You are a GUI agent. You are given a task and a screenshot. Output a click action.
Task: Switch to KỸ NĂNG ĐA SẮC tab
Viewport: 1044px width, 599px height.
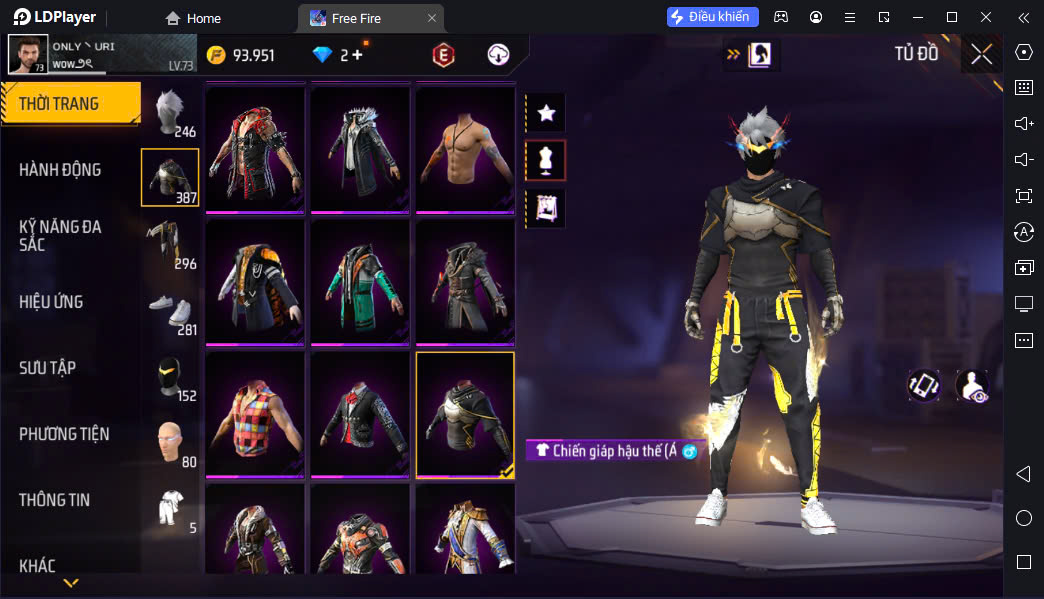(60, 236)
